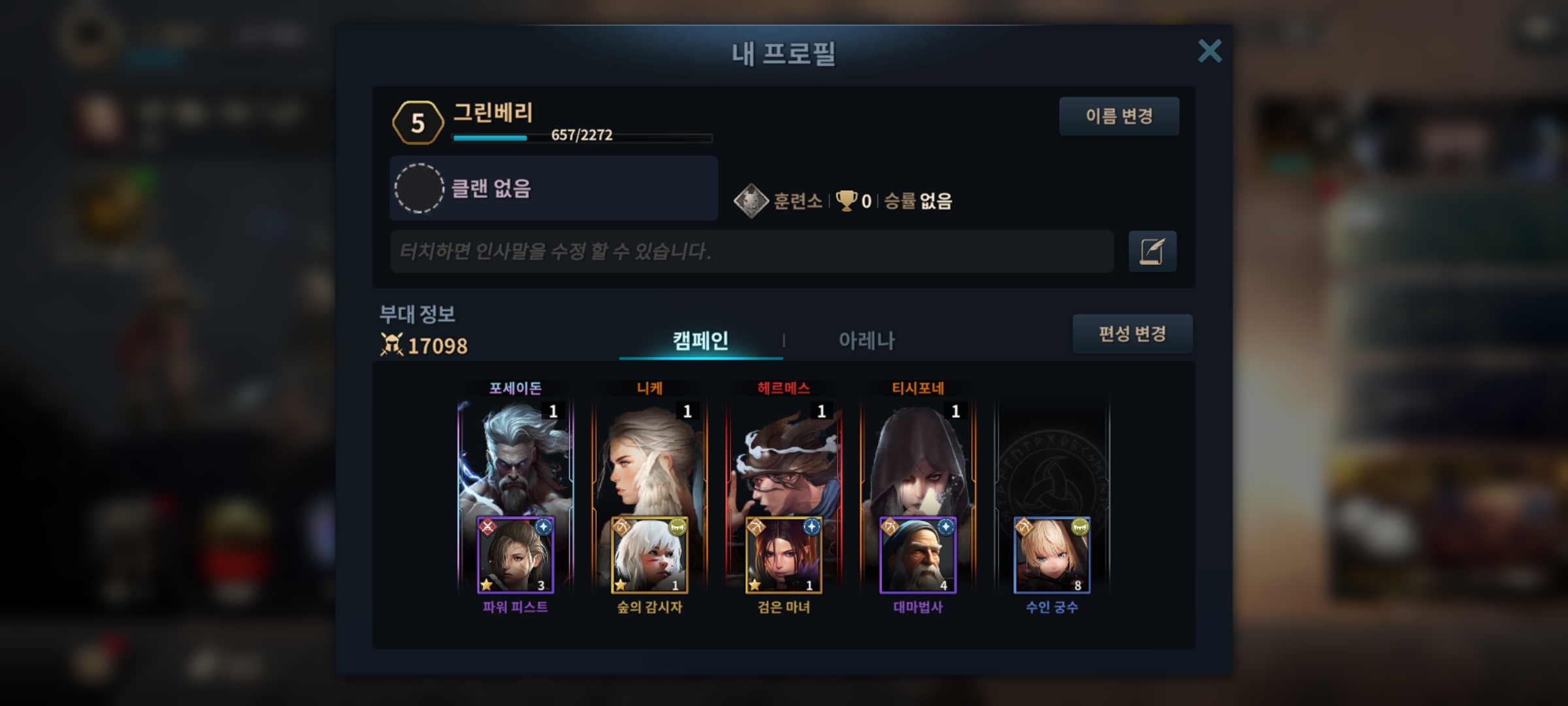Choose the 숲의 감시자 hero portrait

pyautogui.click(x=649, y=556)
